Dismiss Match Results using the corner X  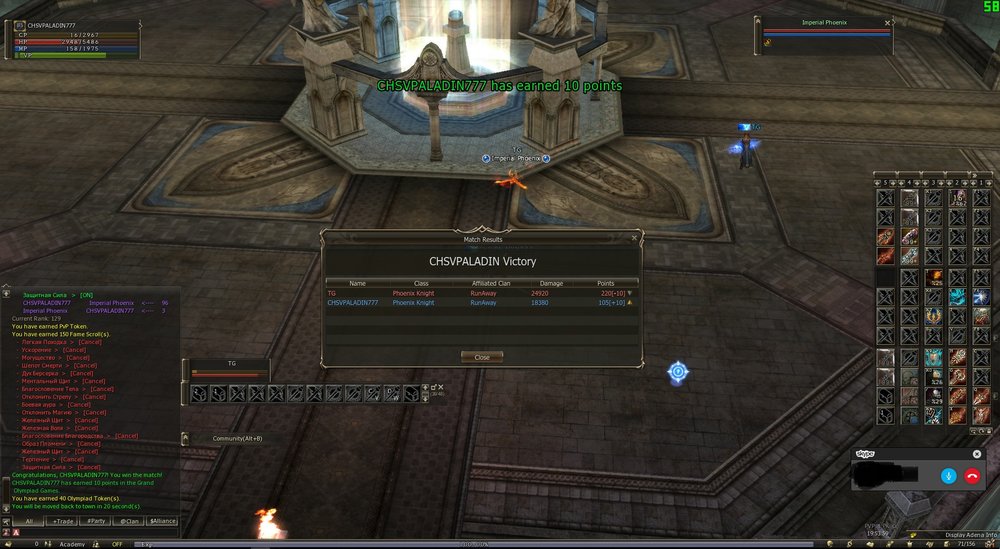634,238
